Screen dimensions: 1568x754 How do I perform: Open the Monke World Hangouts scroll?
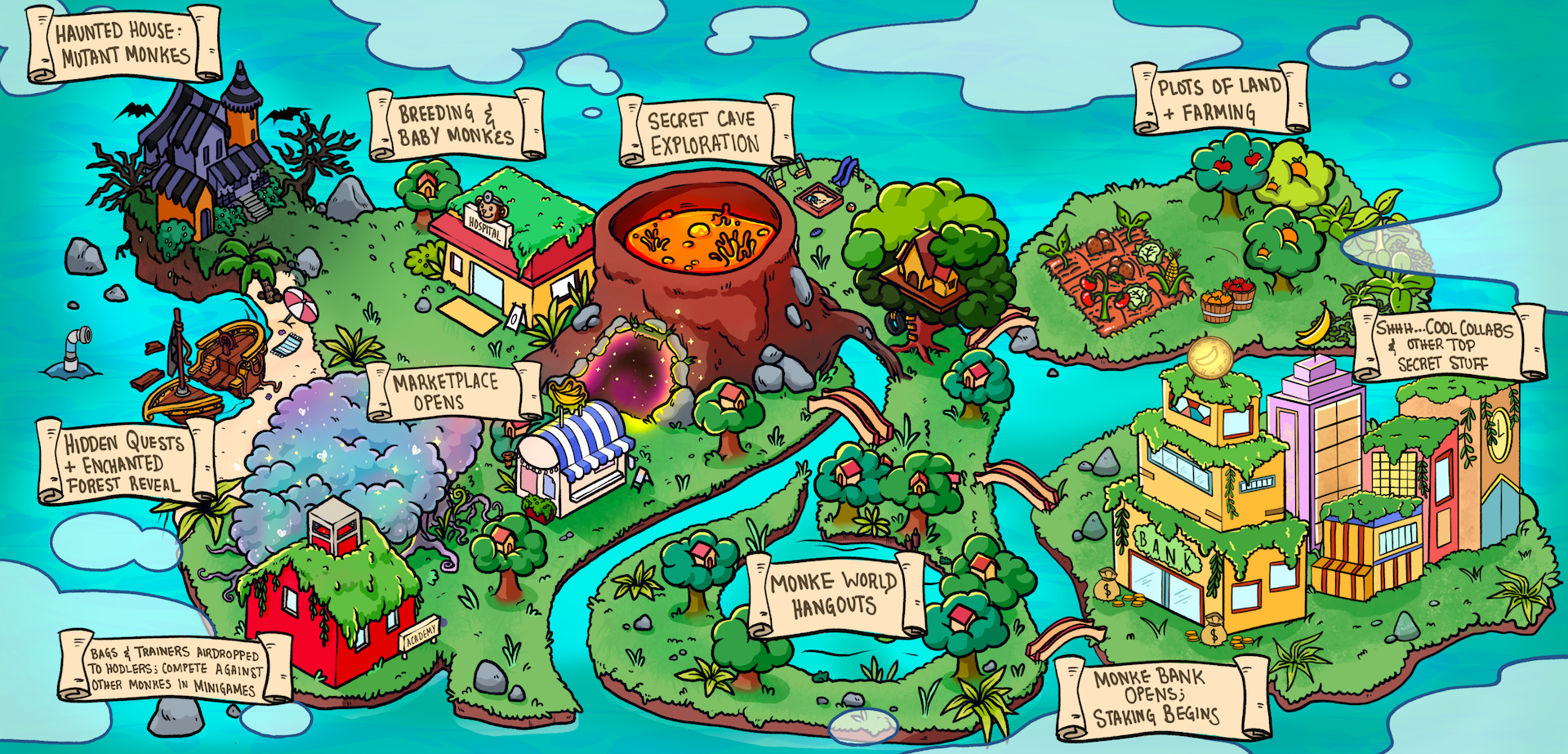(x=834, y=594)
